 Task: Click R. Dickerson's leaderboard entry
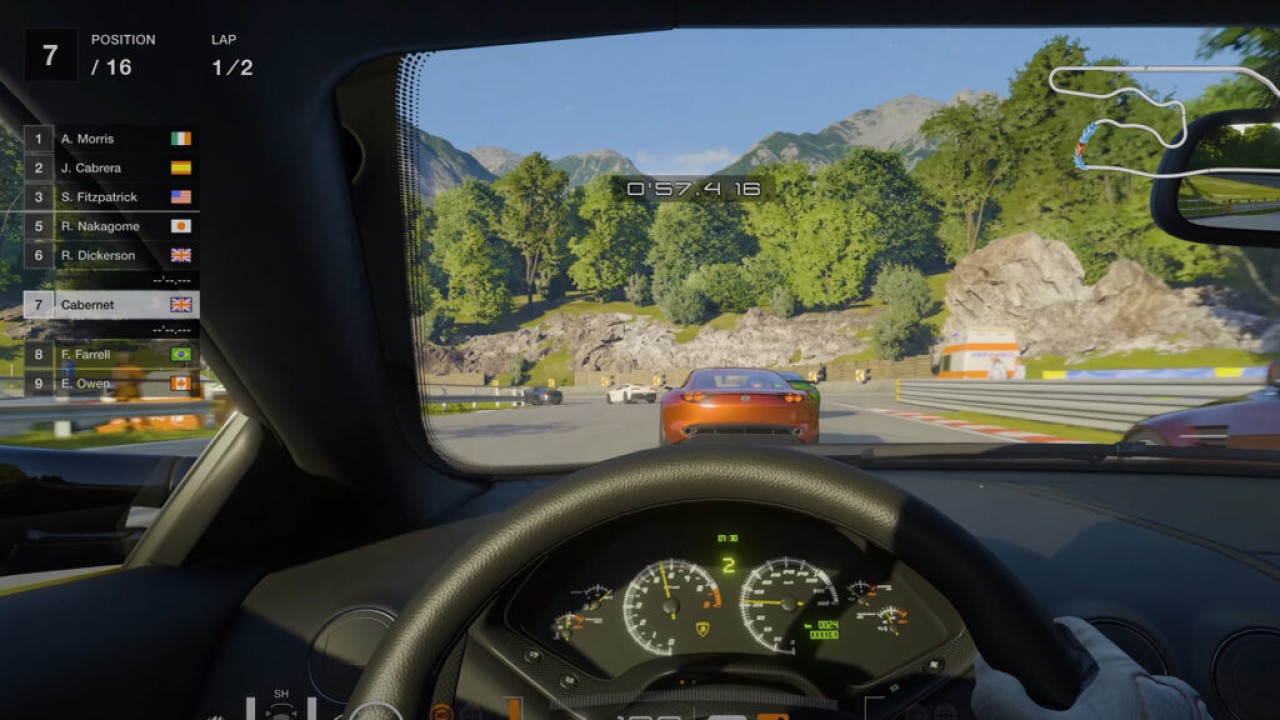[100, 255]
